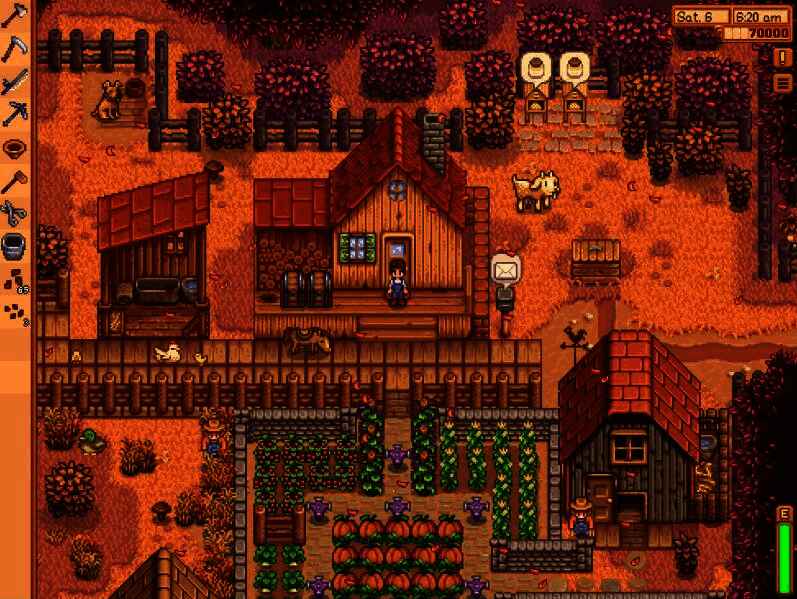Select the seed stack of 3
The image size is (797, 599).
coord(16,311)
